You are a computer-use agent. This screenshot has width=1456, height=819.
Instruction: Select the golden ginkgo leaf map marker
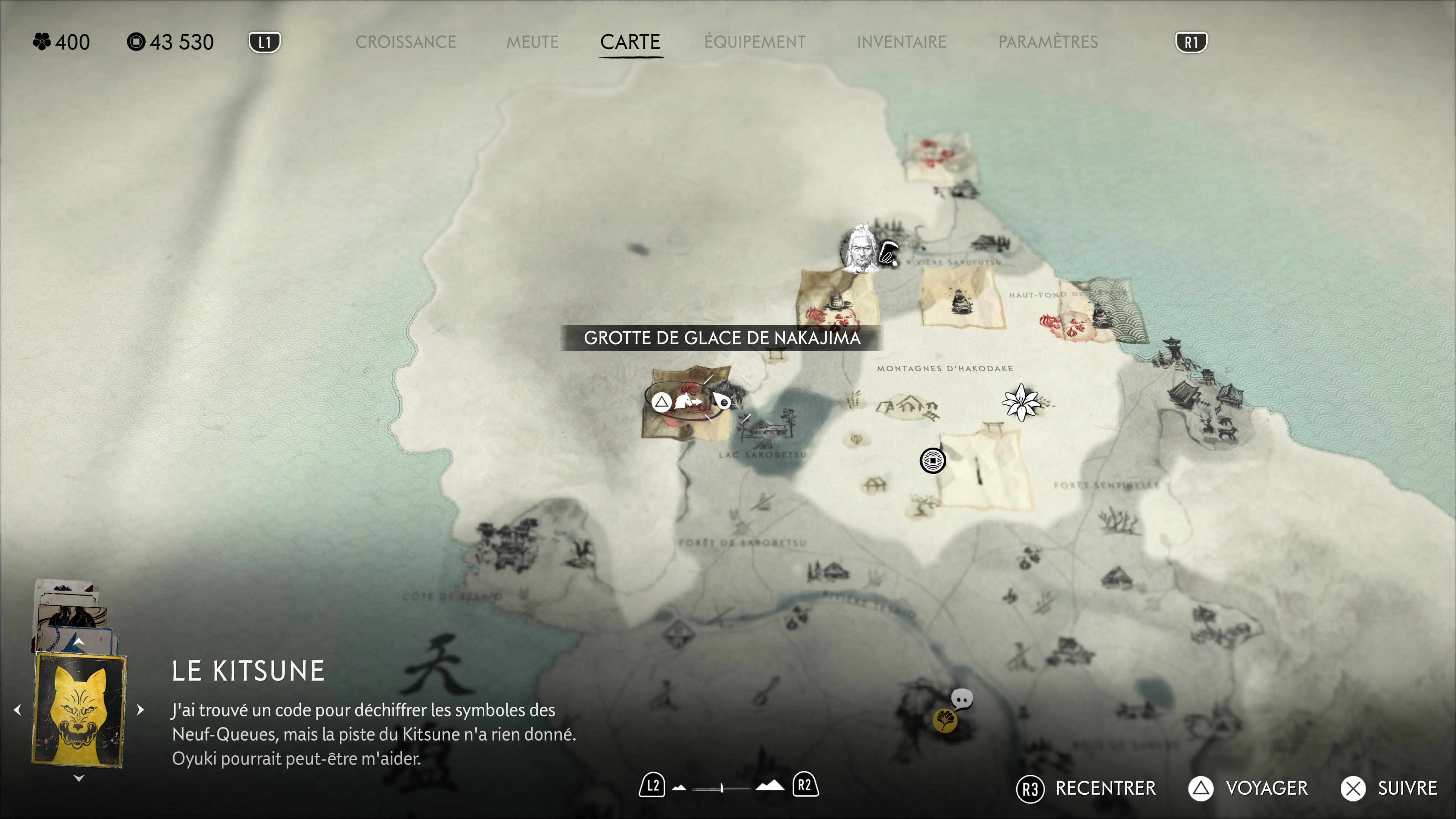pos(944,720)
